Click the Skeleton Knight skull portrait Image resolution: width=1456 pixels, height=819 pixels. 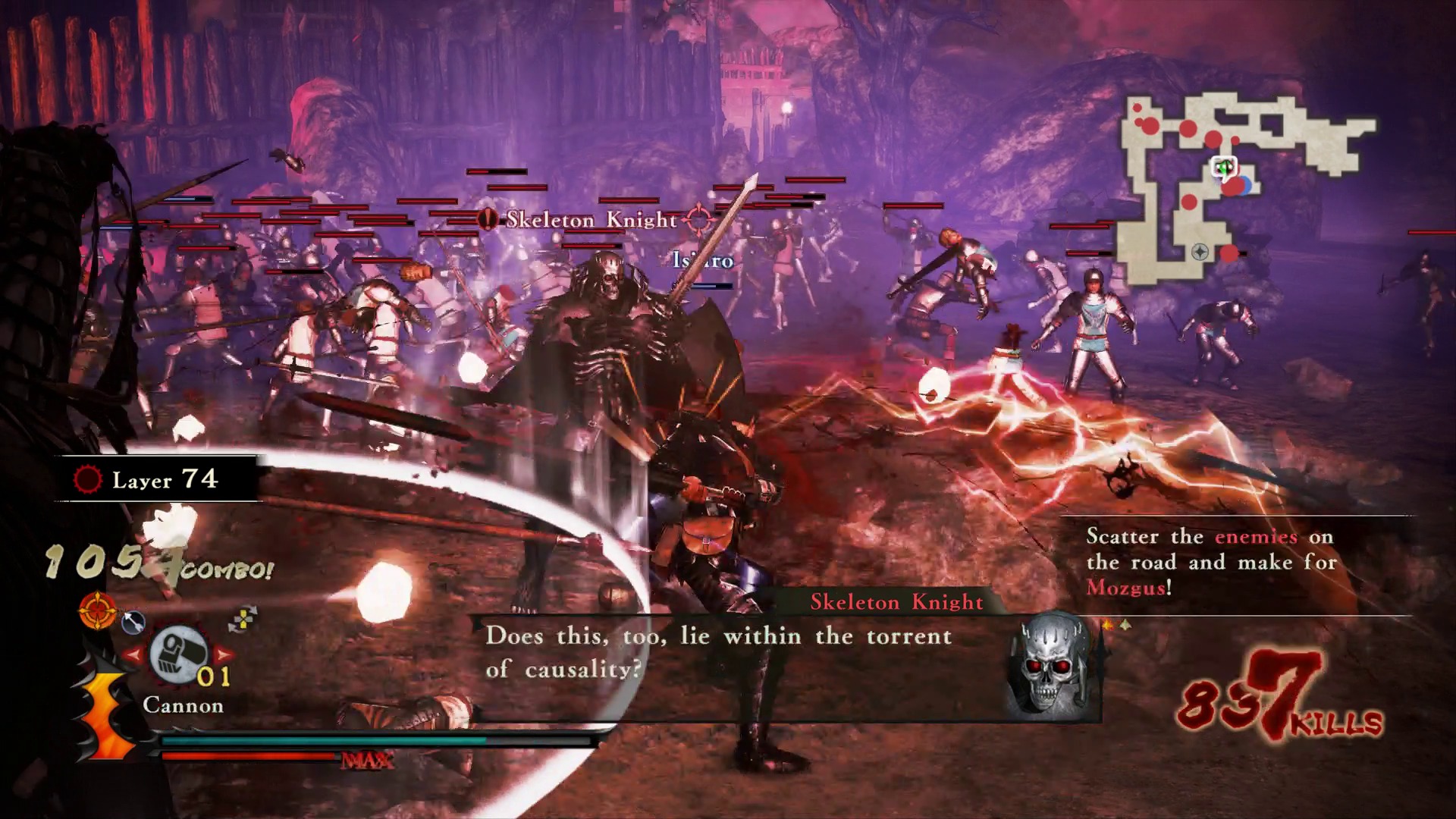[x=1048, y=667]
